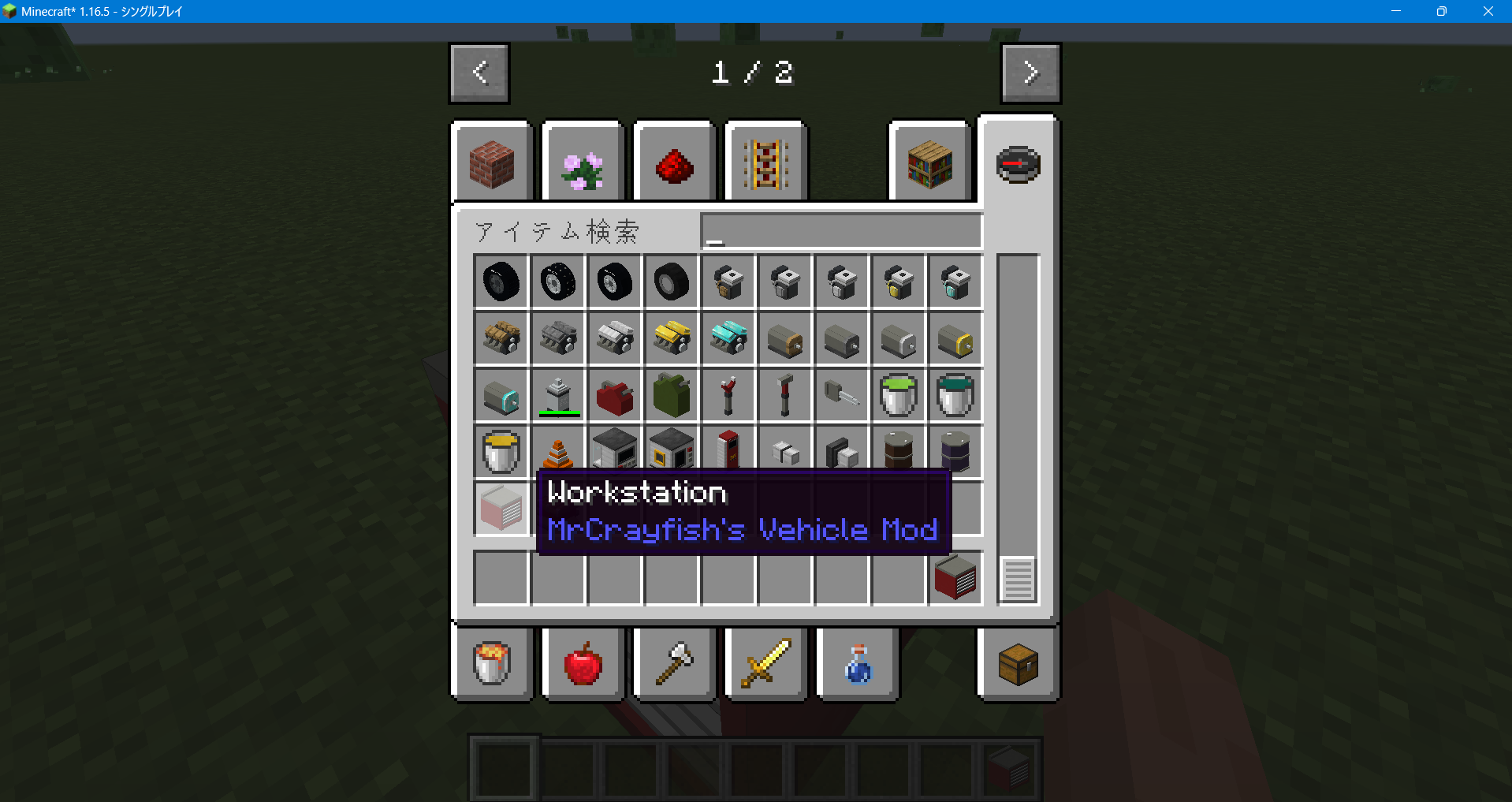The height and width of the screenshot is (802, 1512).
Task: Pick the hammer item from the inventory
Action: pos(784,395)
